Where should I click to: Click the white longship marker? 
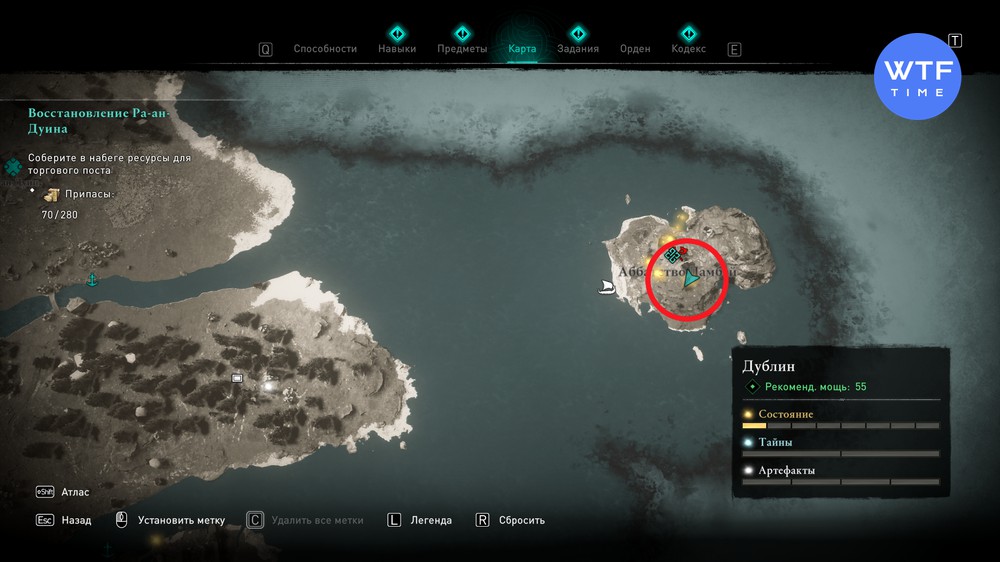click(x=605, y=288)
